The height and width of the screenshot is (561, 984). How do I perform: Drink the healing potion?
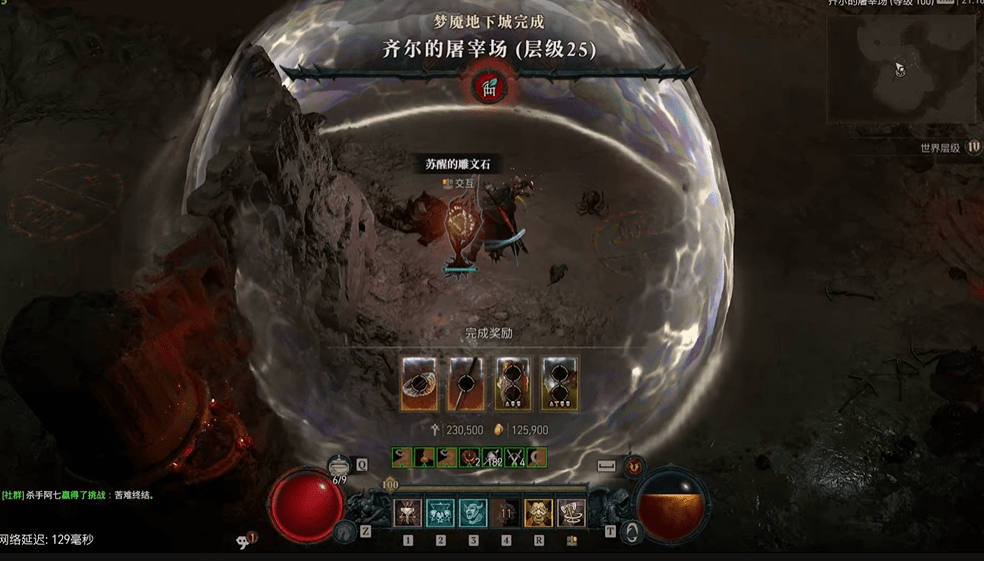(x=340, y=465)
